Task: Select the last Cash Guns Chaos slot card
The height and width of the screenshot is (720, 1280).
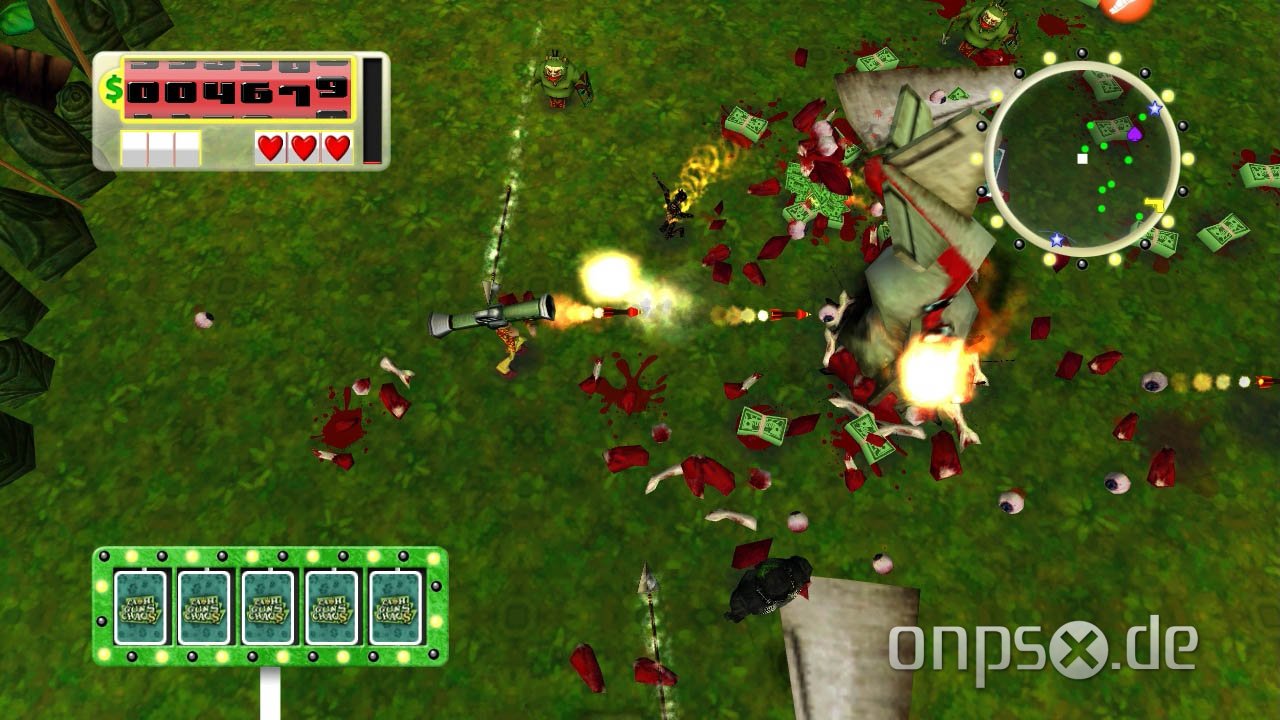Action: 392,605
